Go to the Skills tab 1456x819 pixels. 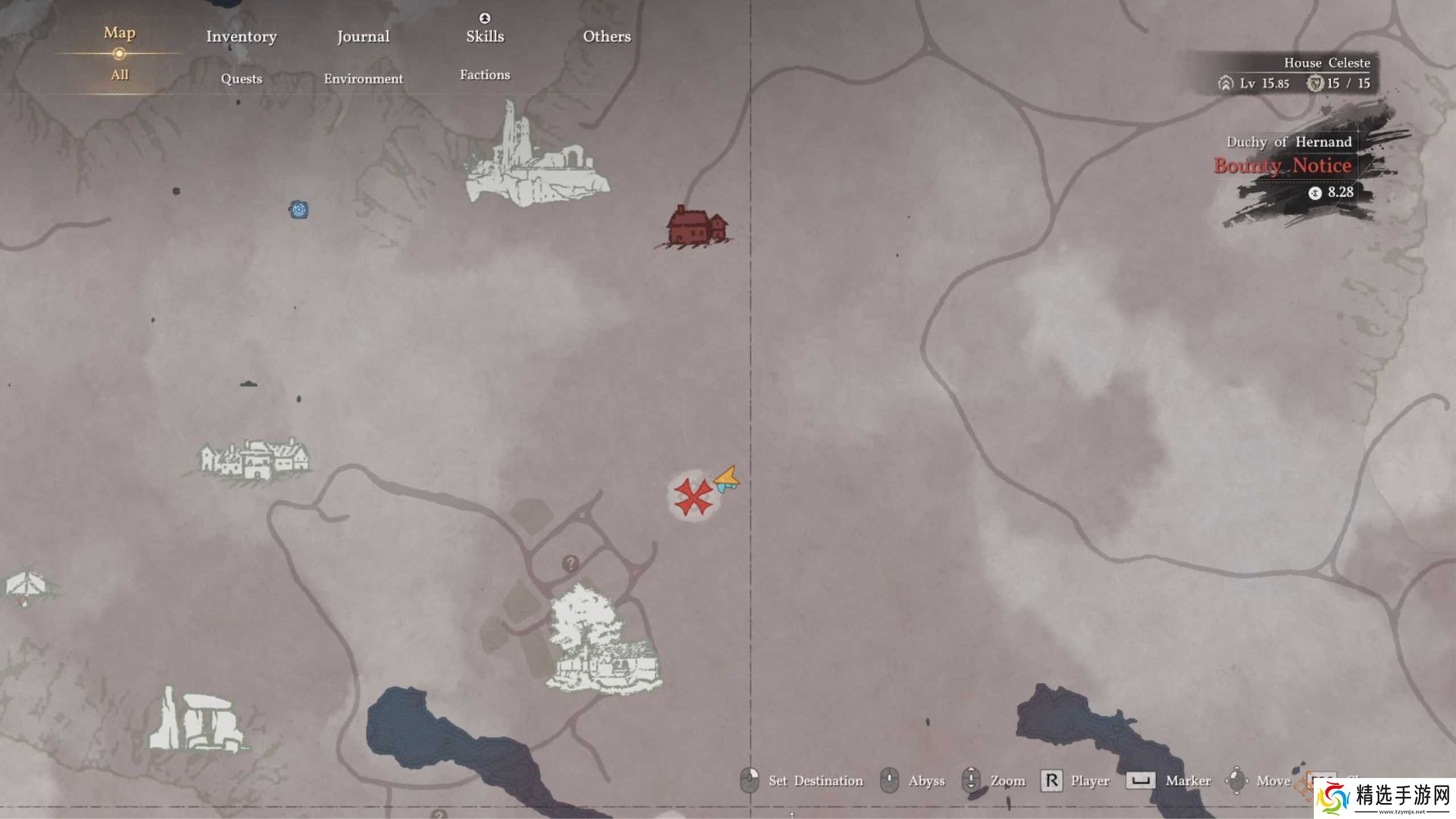click(485, 36)
